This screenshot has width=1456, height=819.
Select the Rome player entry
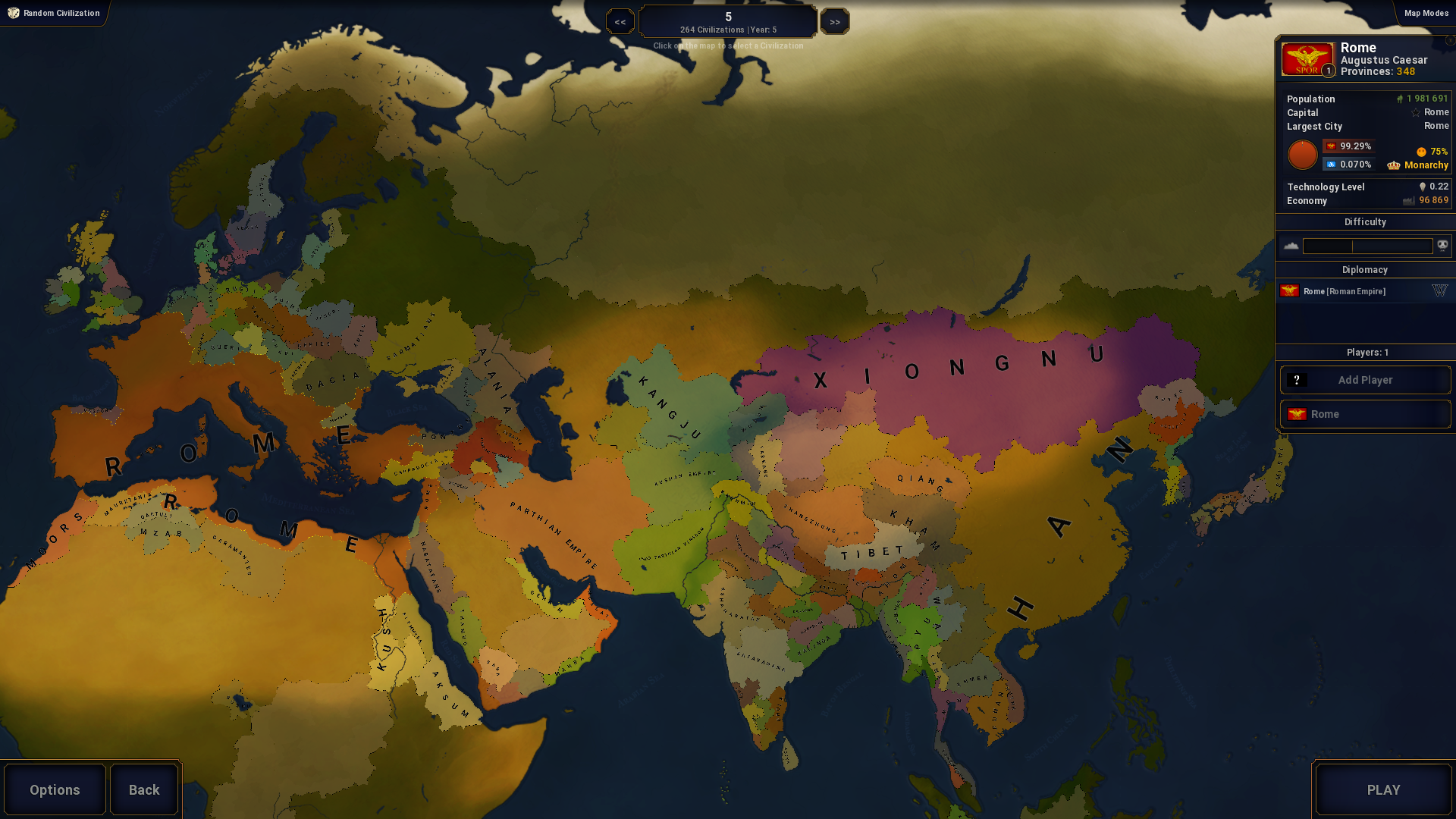click(1365, 414)
